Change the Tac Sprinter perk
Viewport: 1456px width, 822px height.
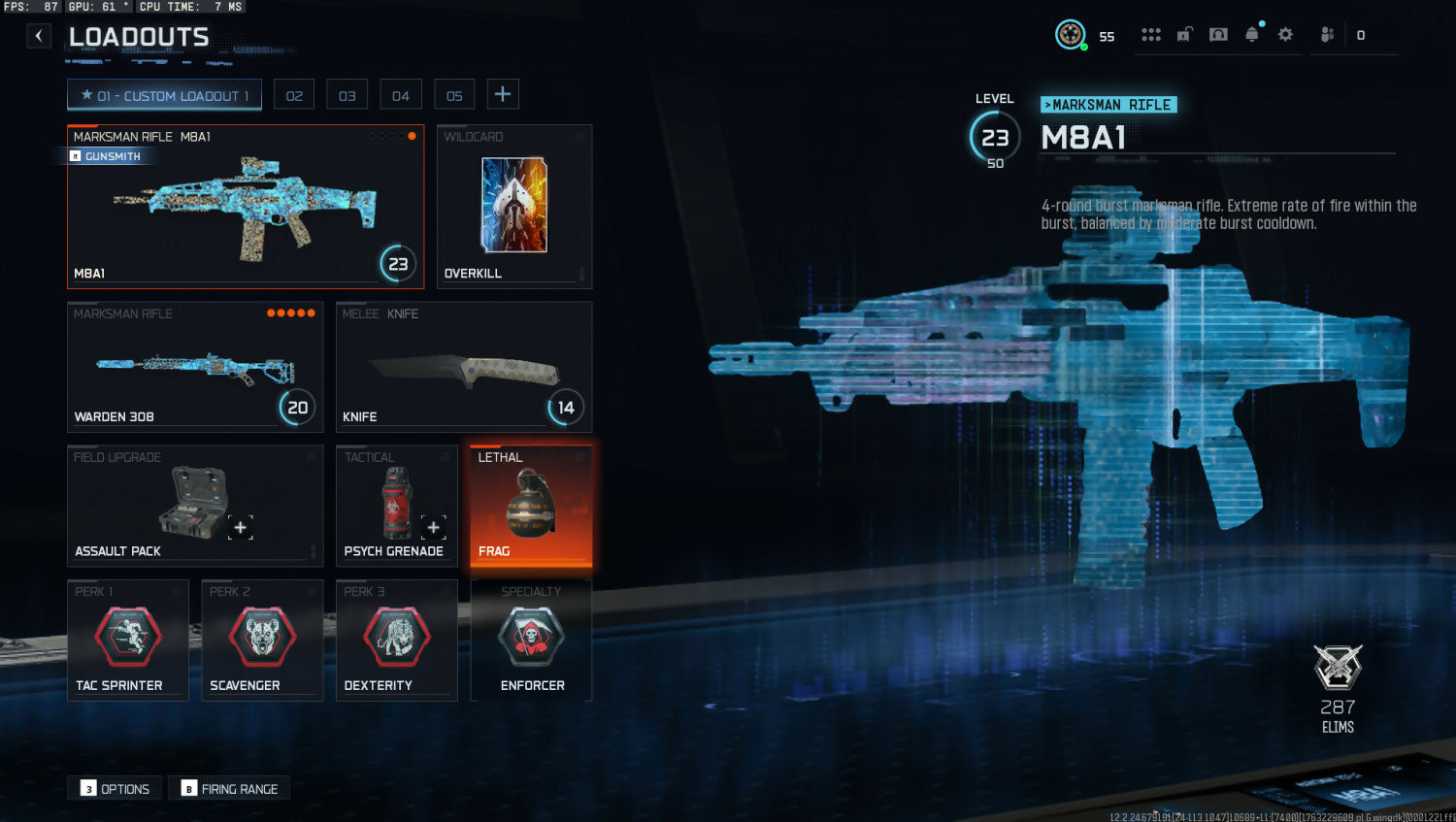click(x=127, y=640)
